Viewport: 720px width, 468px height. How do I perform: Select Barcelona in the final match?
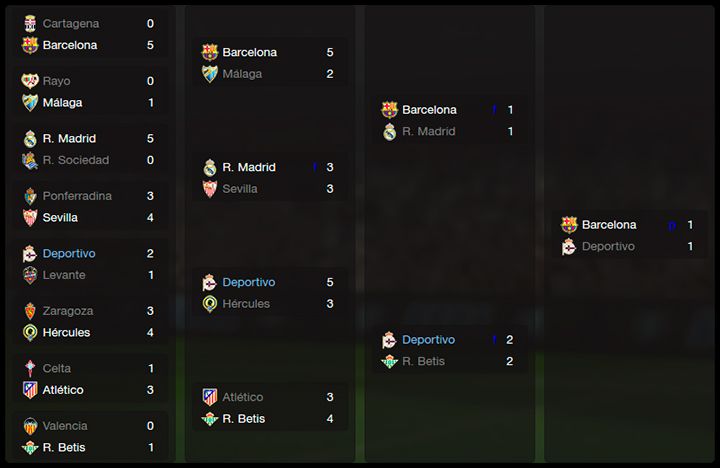pos(608,225)
